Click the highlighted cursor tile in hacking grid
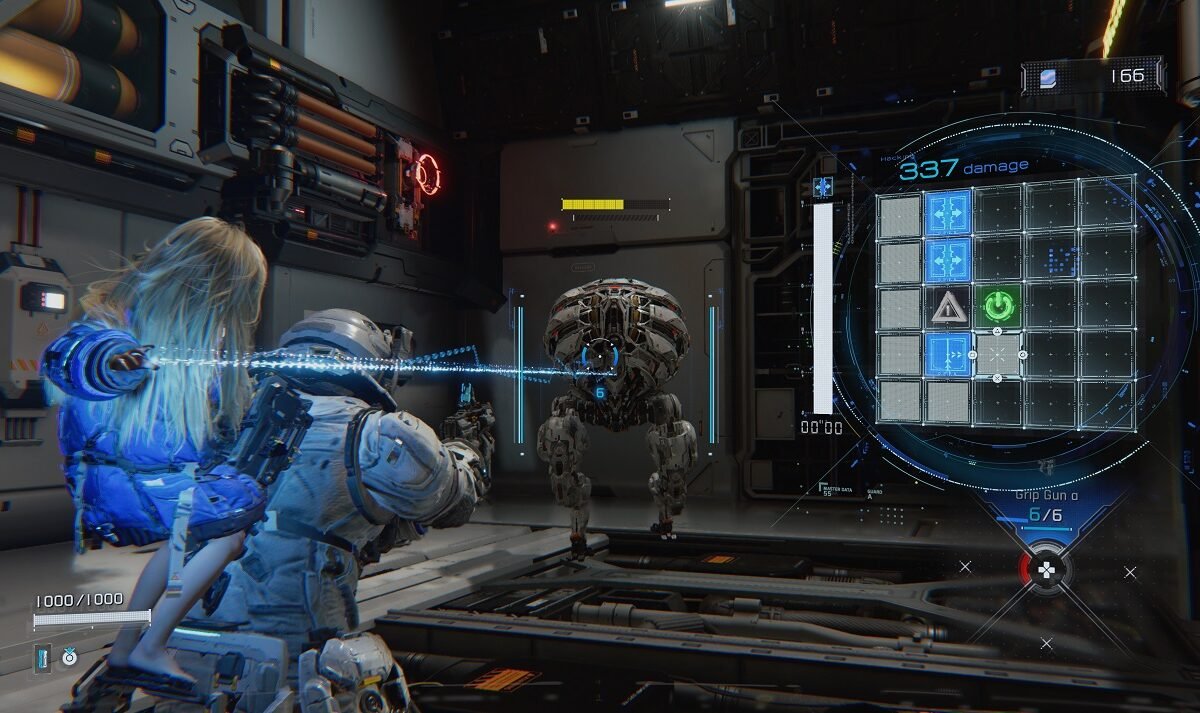The height and width of the screenshot is (713, 1200). (x=997, y=354)
